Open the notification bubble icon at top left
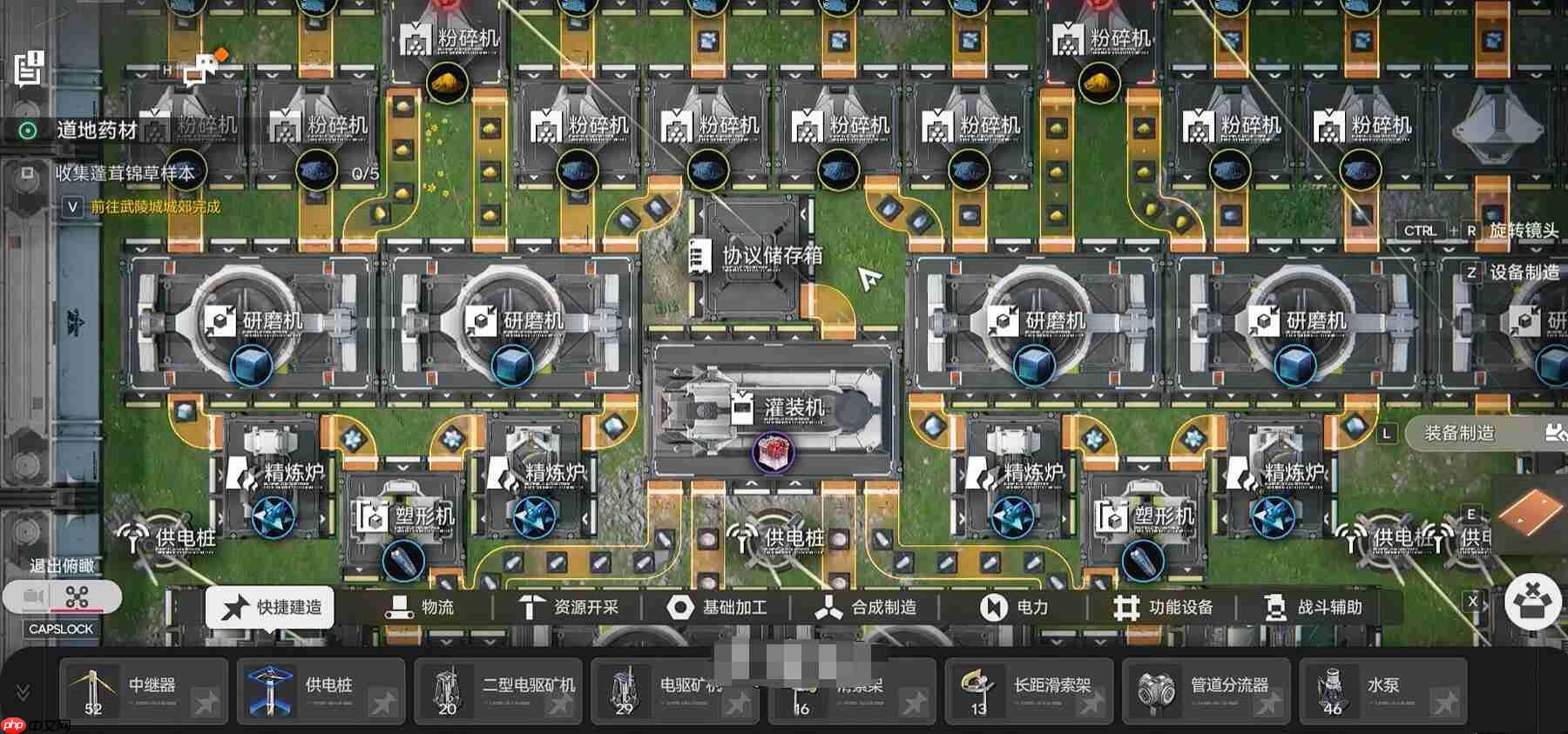Viewport: 1568px width, 734px height. point(29,65)
